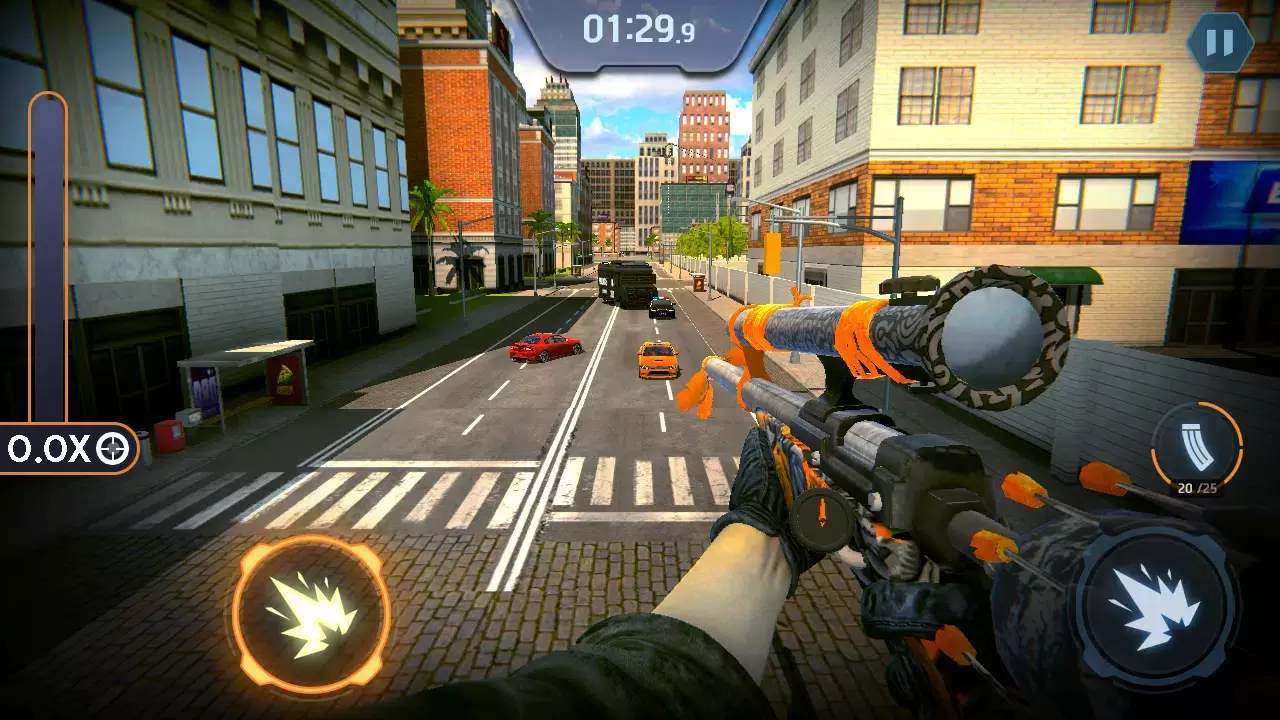Tap the scope crosshair icon beside the zoom readout

click(113, 446)
